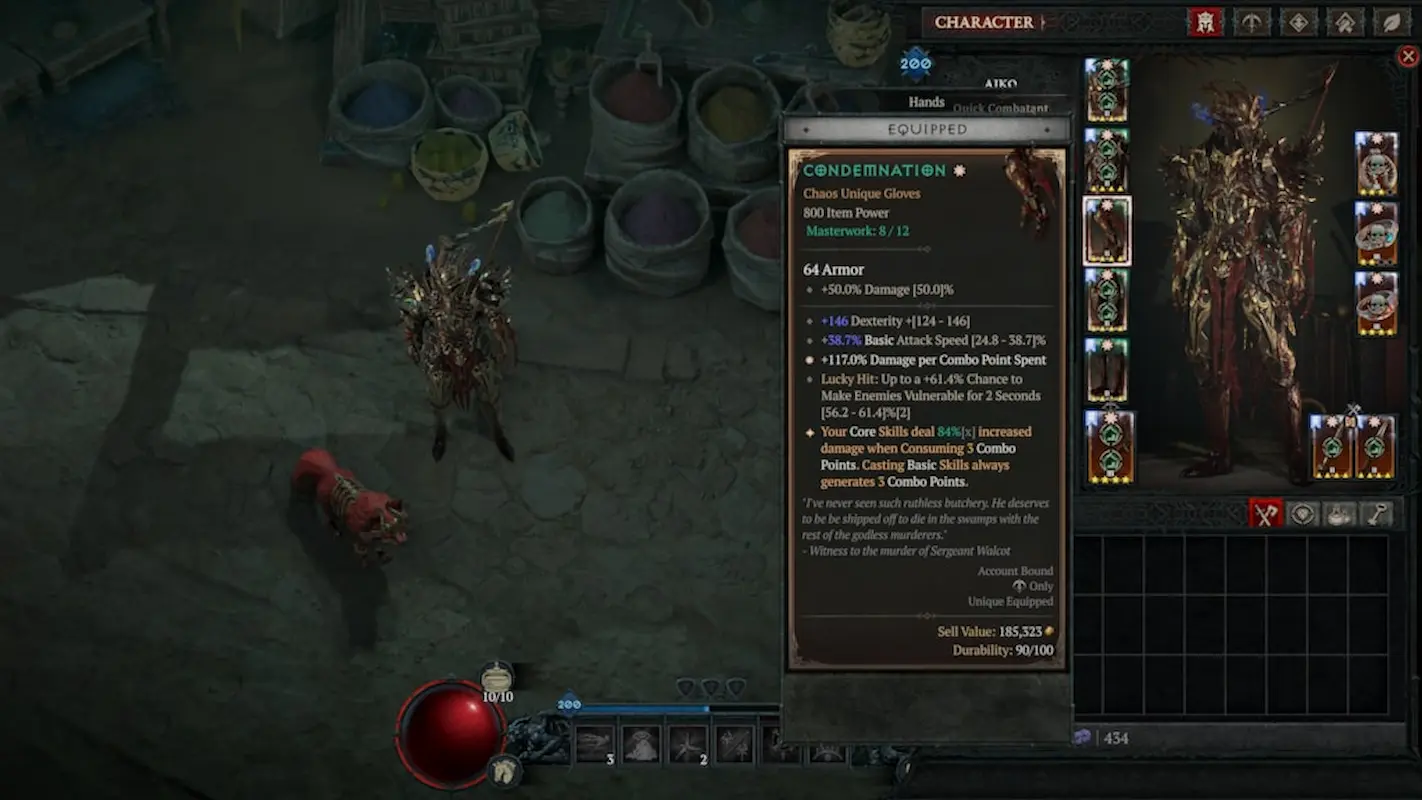Show the gem socketables inventory tab
The width and height of the screenshot is (1422, 800).
pos(1303,514)
